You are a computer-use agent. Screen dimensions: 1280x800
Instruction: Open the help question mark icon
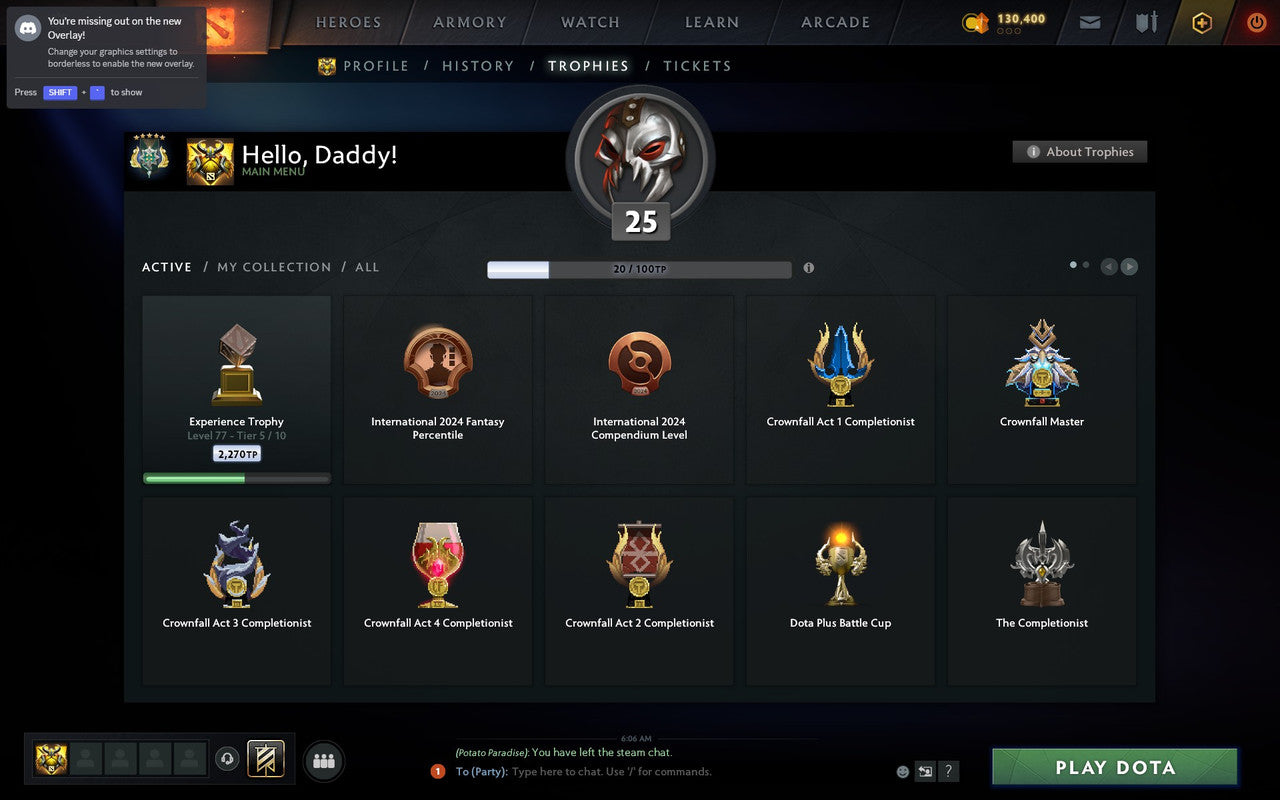coord(948,771)
